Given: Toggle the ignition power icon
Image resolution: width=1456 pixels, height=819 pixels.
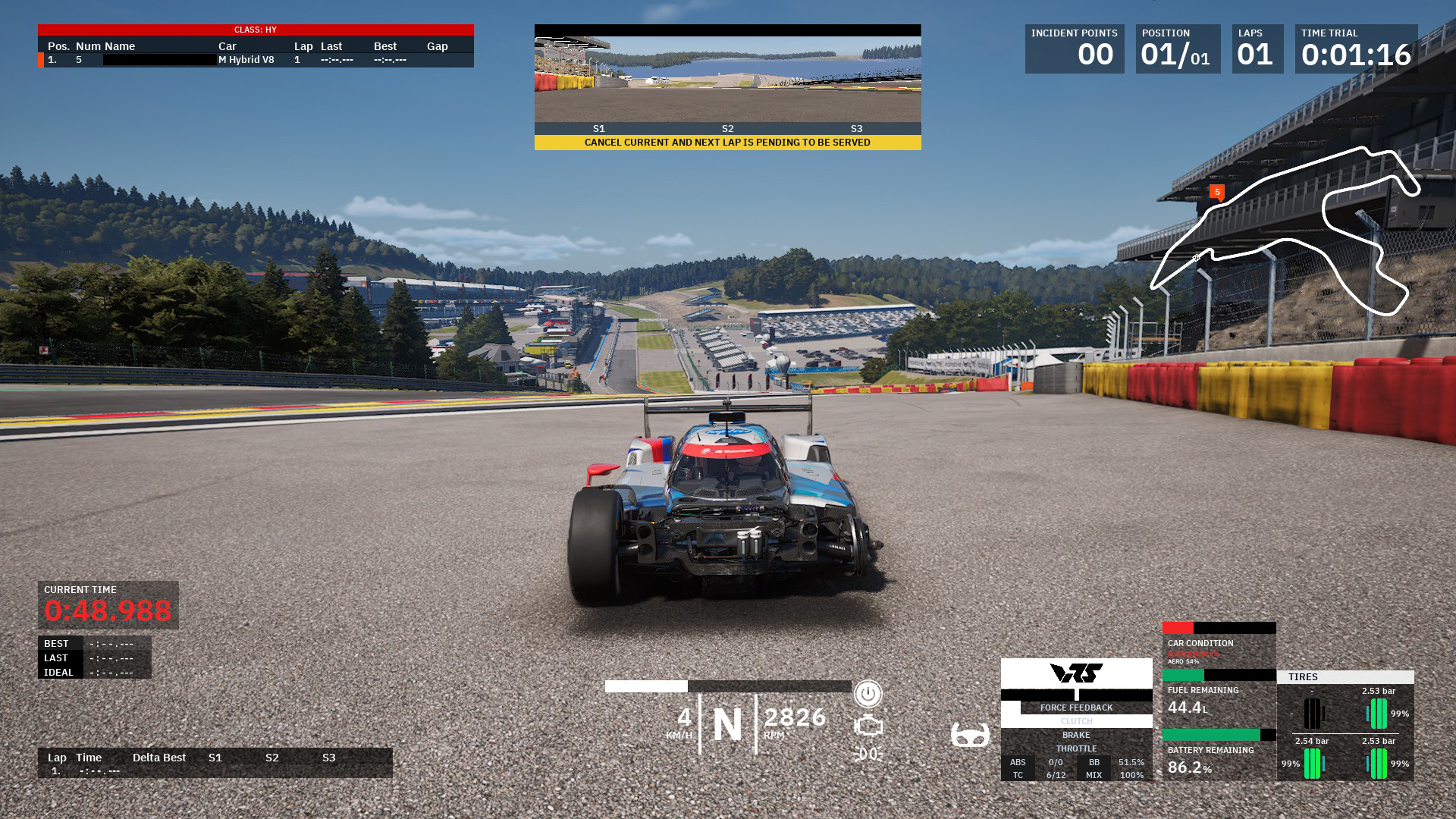Looking at the screenshot, I should click(868, 694).
